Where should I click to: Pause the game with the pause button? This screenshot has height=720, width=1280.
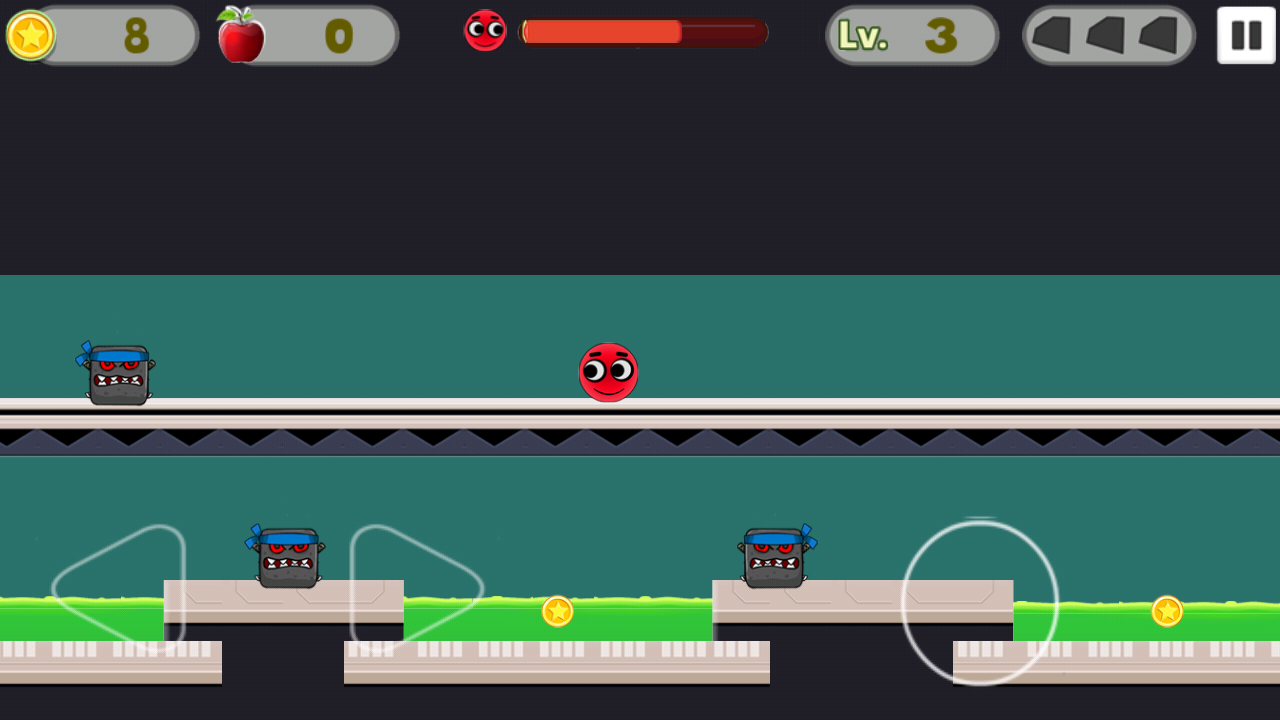click(1245, 35)
